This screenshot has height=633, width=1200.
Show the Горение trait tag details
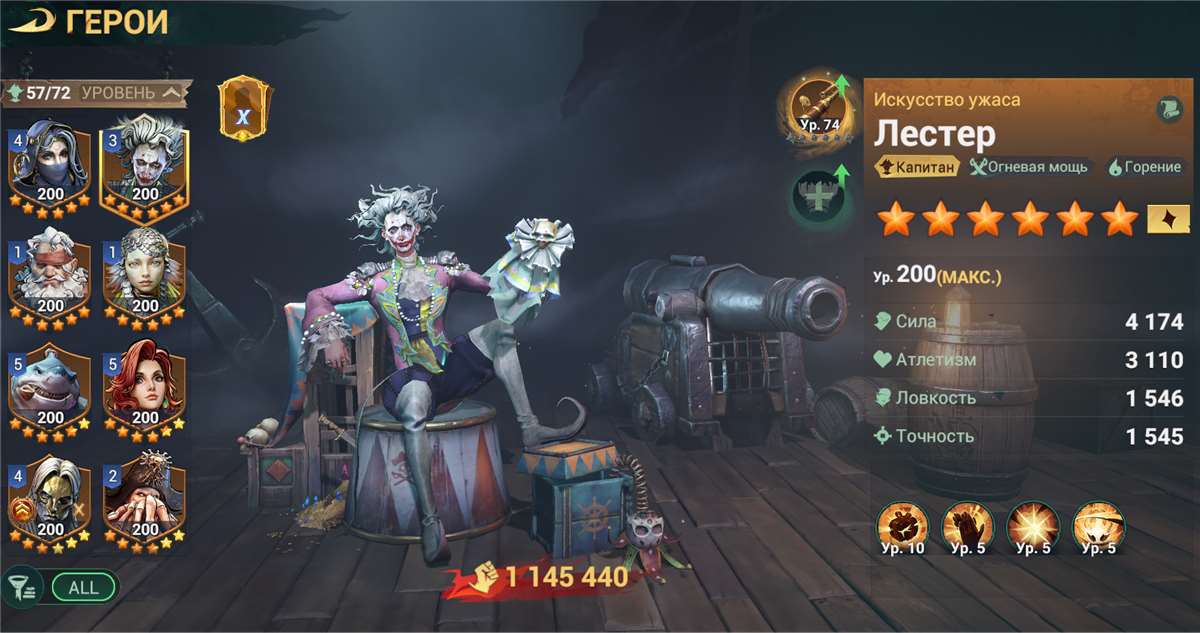coord(1146,167)
